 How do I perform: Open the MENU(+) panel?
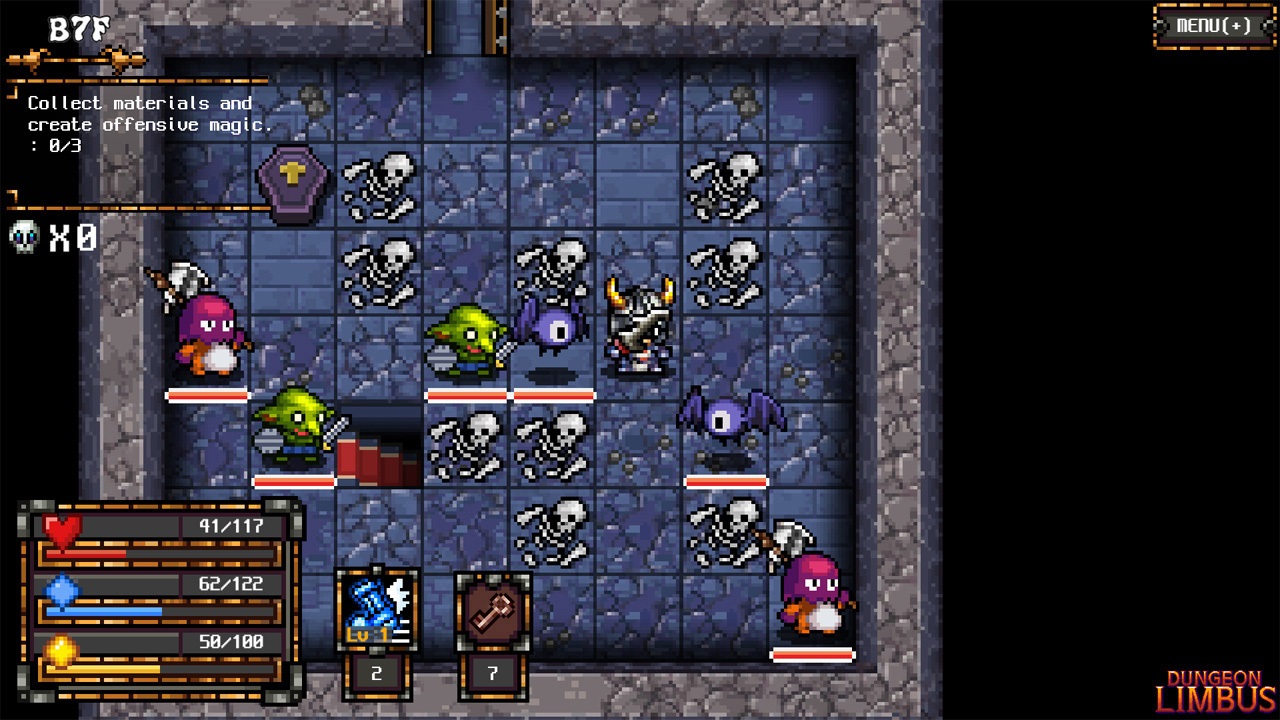coord(1213,27)
